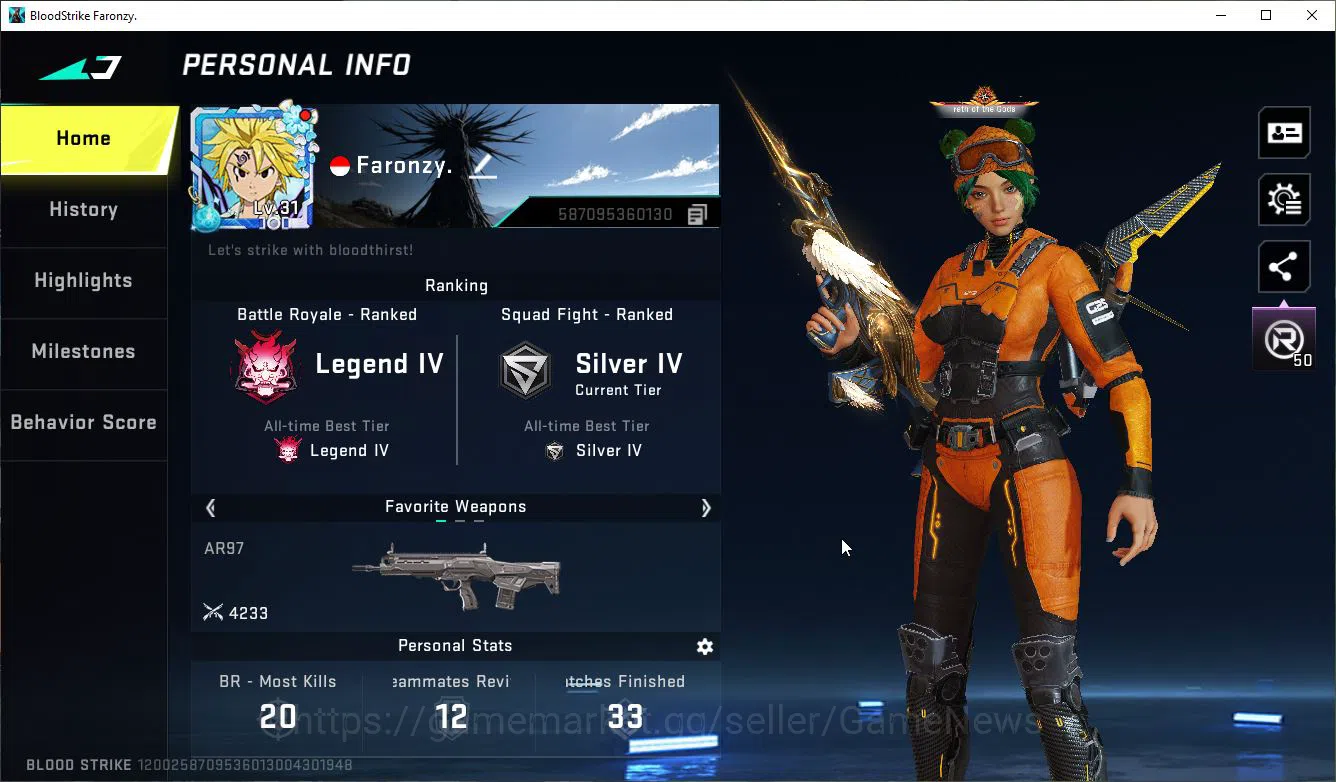Open Personal Stats gear settings
This screenshot has height=782, width=1336.
click(705, 647)
